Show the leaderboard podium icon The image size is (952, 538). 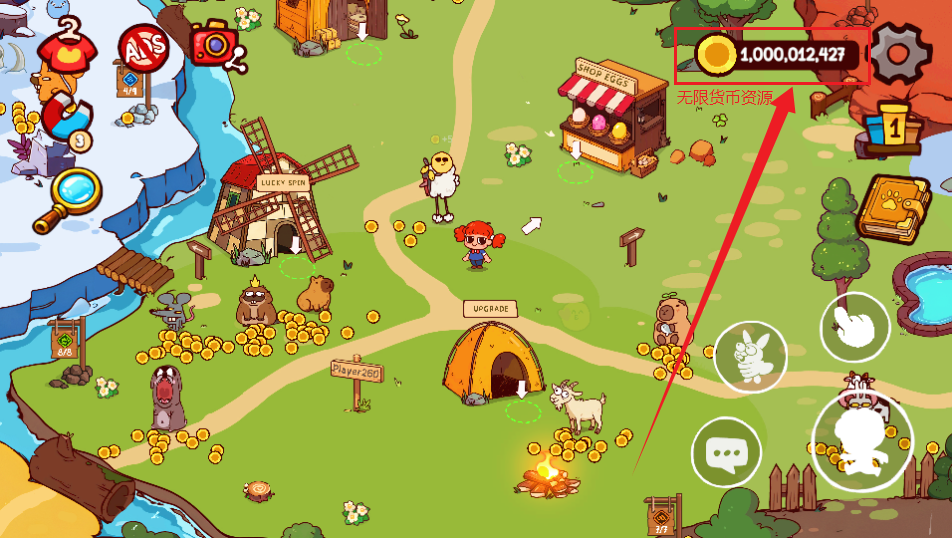tap(891, 126)
